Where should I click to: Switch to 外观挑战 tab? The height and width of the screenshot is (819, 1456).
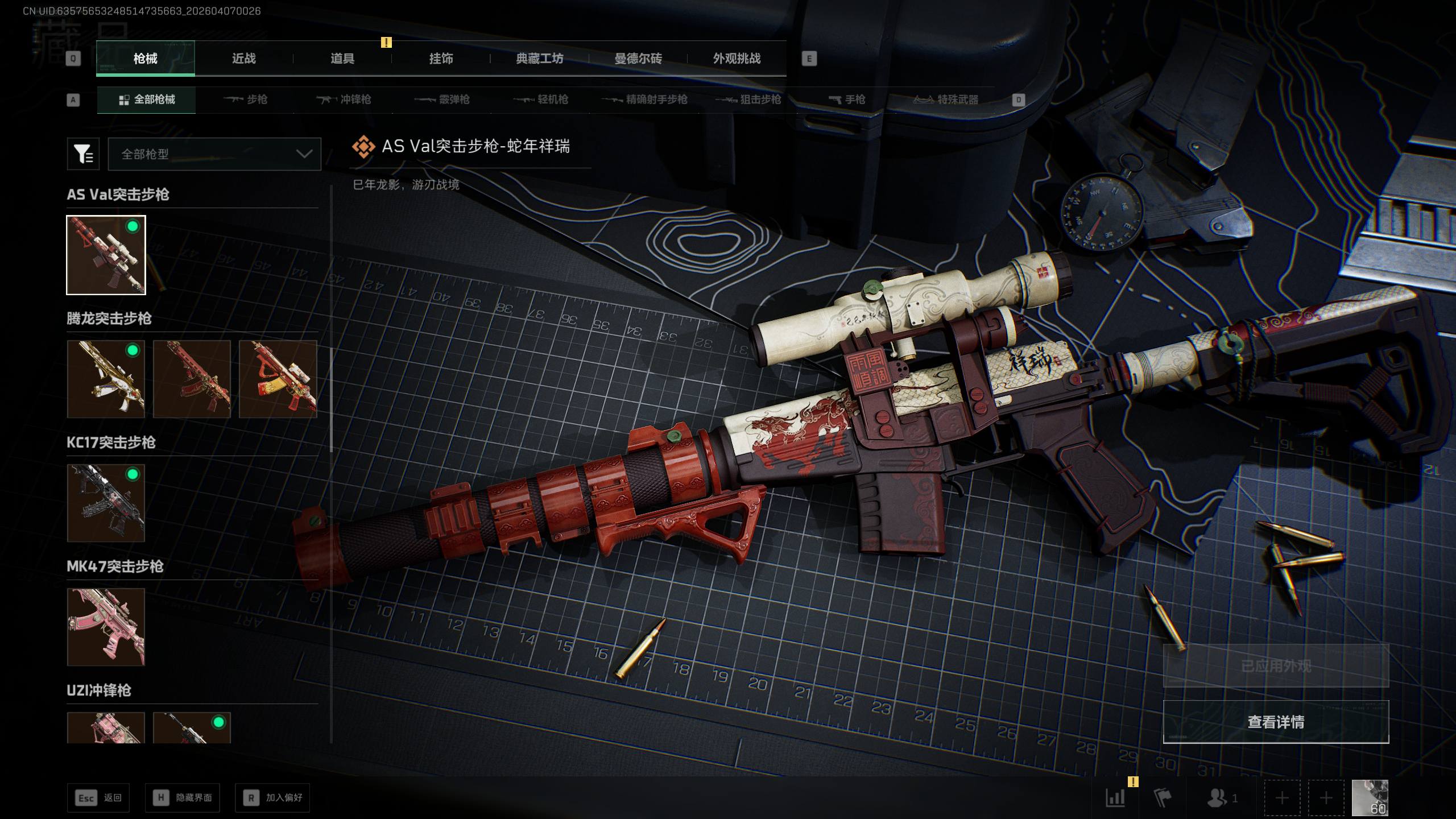coord(737,59)
